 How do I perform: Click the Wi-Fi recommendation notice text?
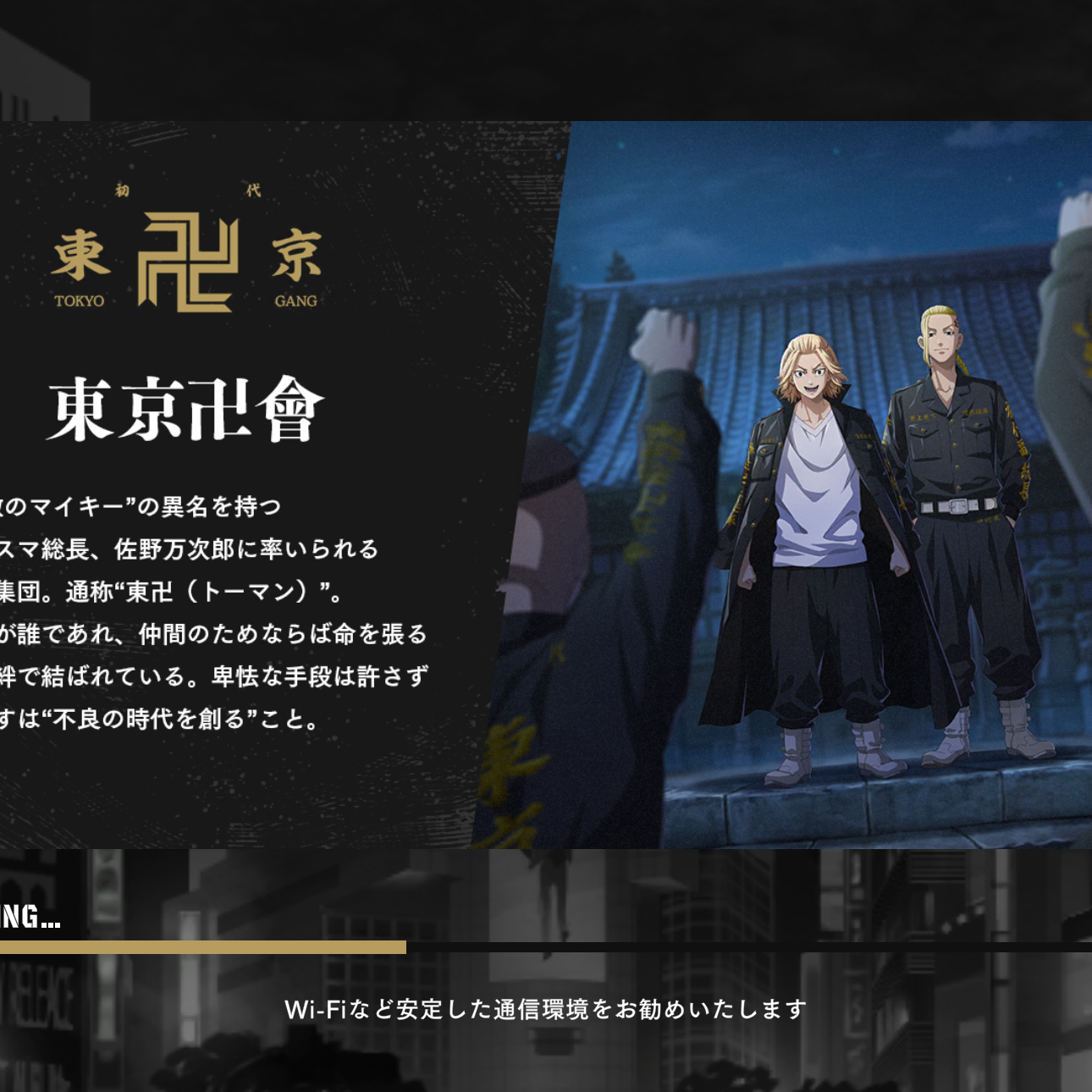546,1007
